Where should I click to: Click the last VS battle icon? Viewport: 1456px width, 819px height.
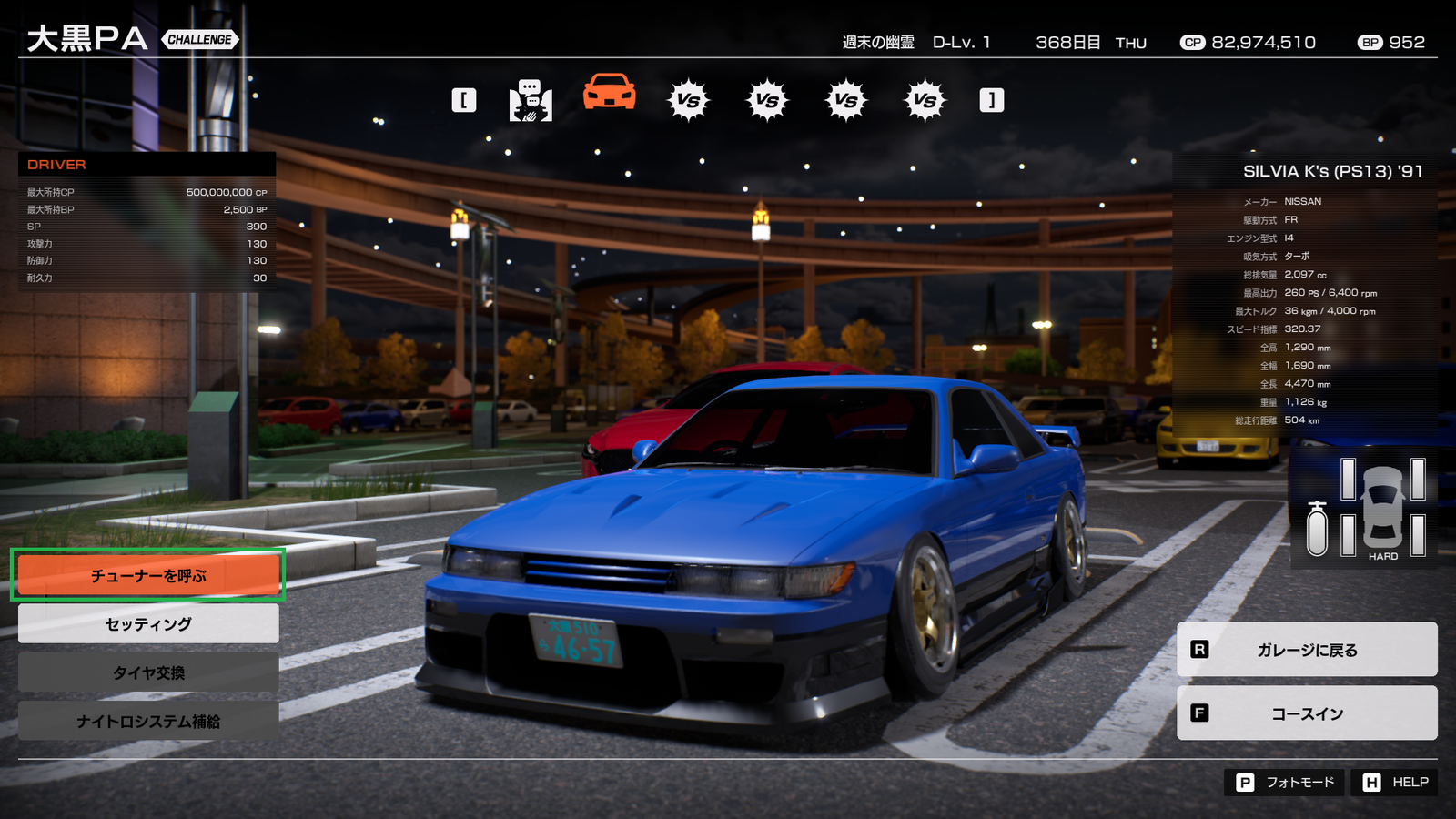pyautogui.click(x=925, y=100)
